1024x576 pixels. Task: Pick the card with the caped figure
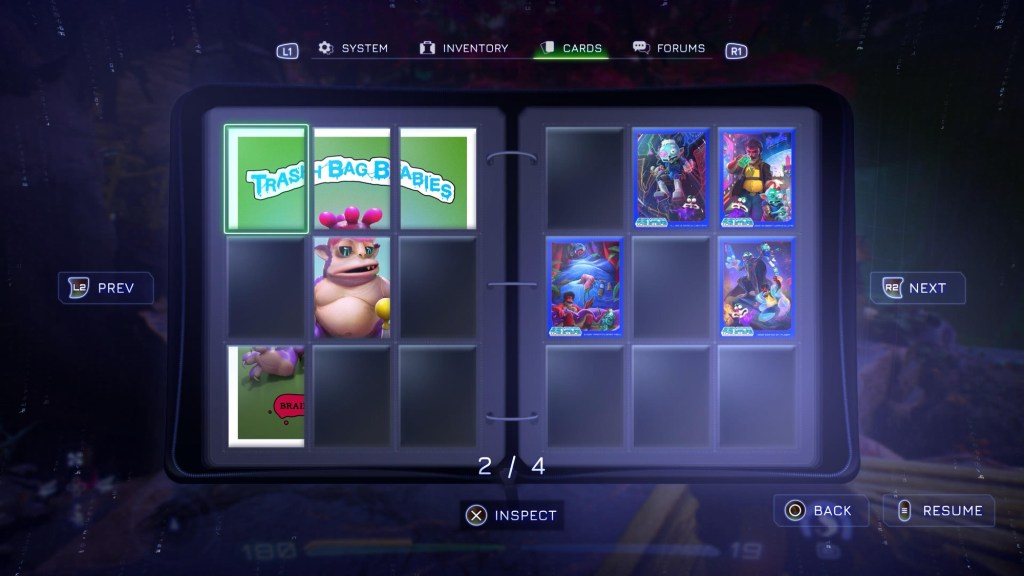click(757, 287)
